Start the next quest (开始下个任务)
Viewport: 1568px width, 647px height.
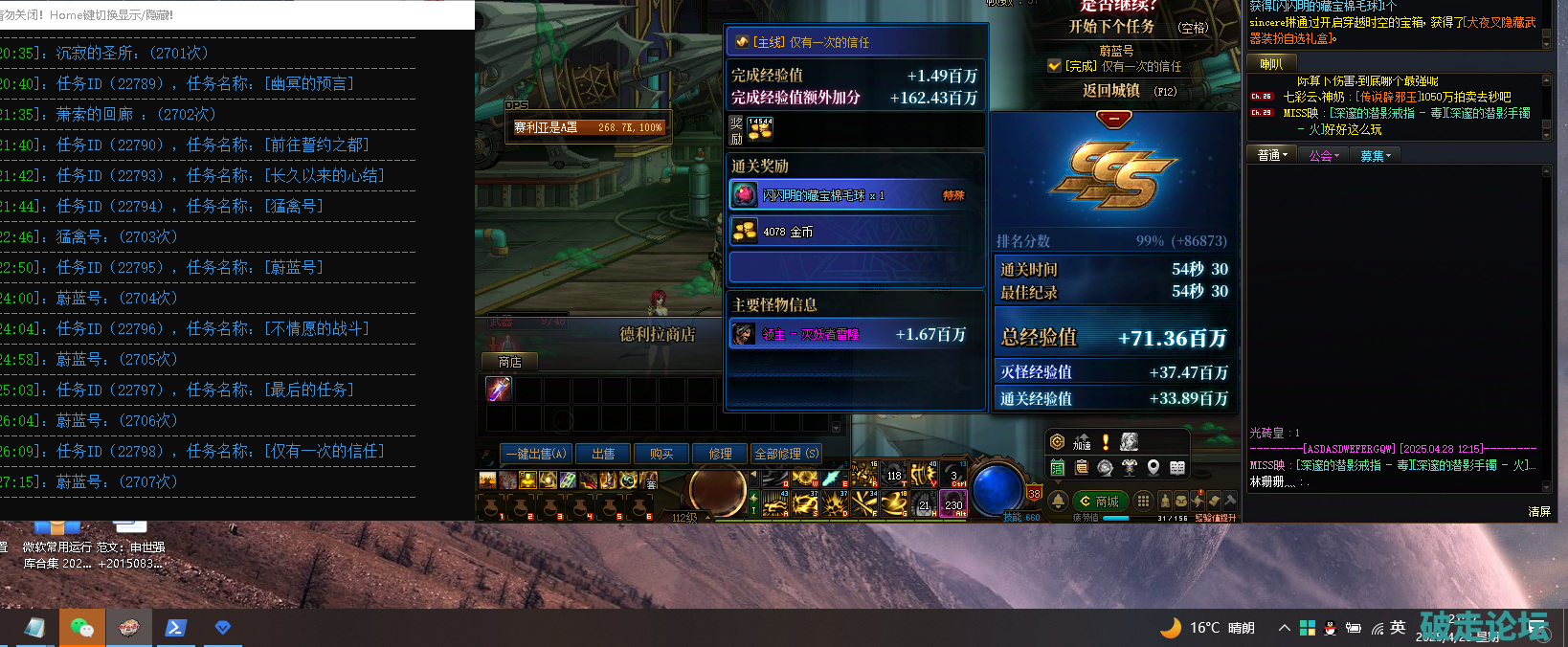click(1111, 27)
